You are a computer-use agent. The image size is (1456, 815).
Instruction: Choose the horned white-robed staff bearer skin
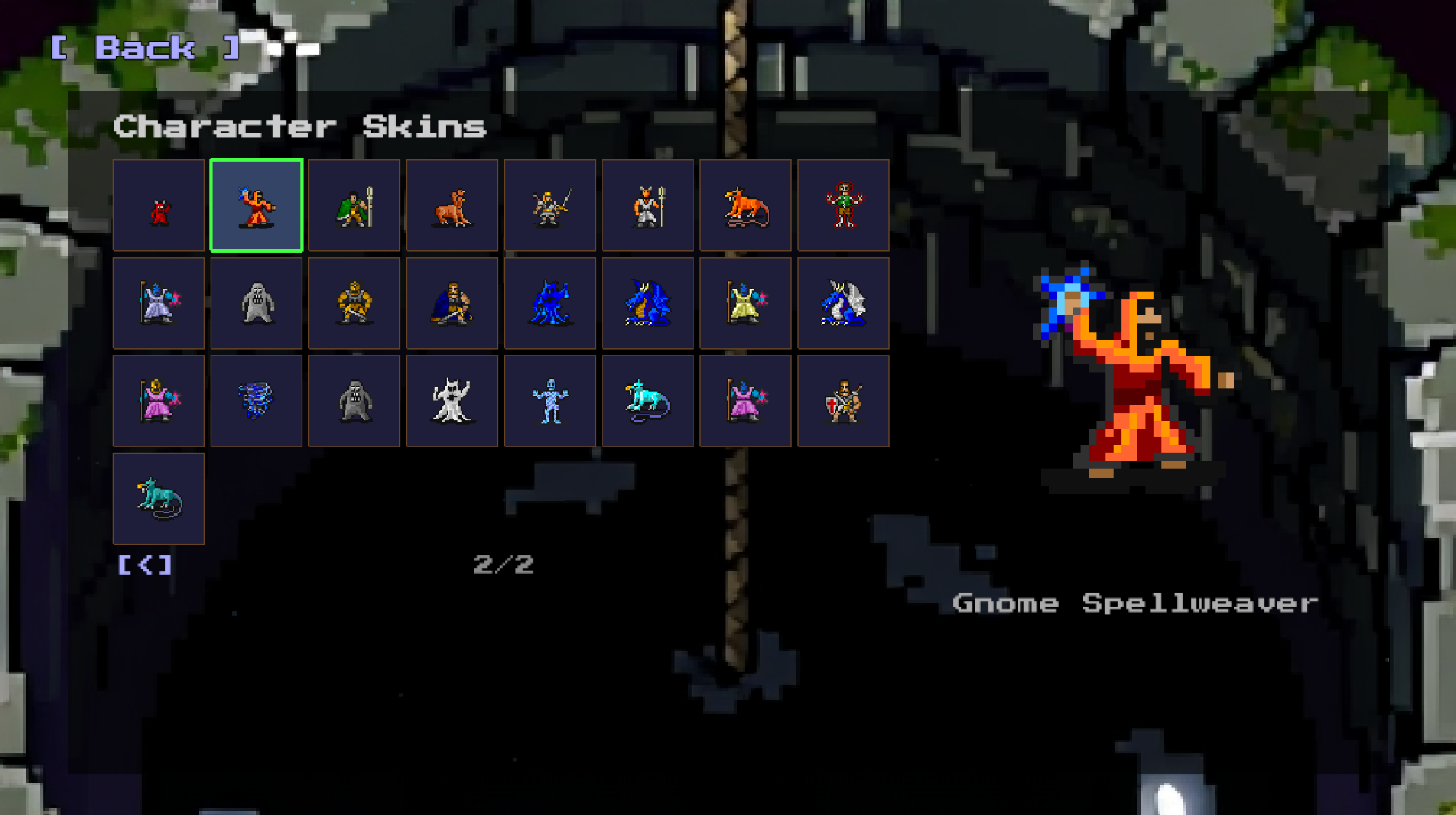coord(648,206)
